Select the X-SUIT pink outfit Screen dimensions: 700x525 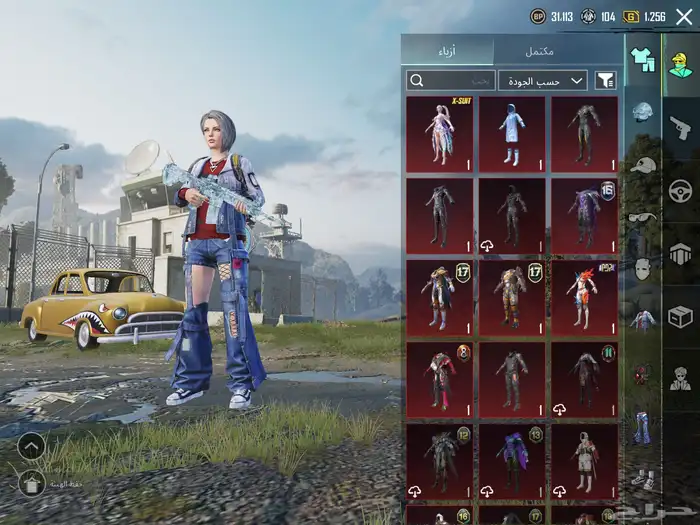point(440,133)
